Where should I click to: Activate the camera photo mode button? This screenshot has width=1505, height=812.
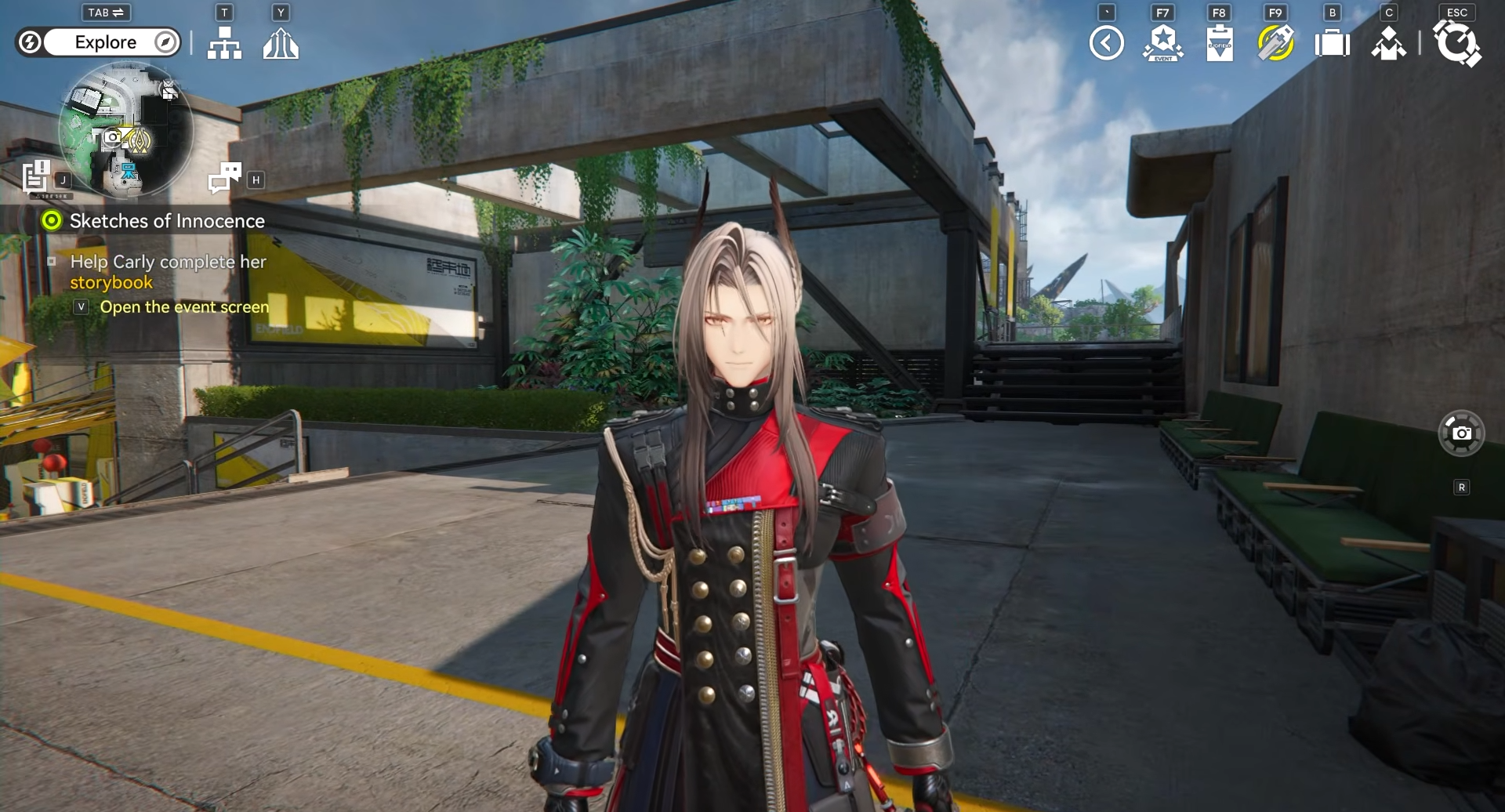[1461, 433]
